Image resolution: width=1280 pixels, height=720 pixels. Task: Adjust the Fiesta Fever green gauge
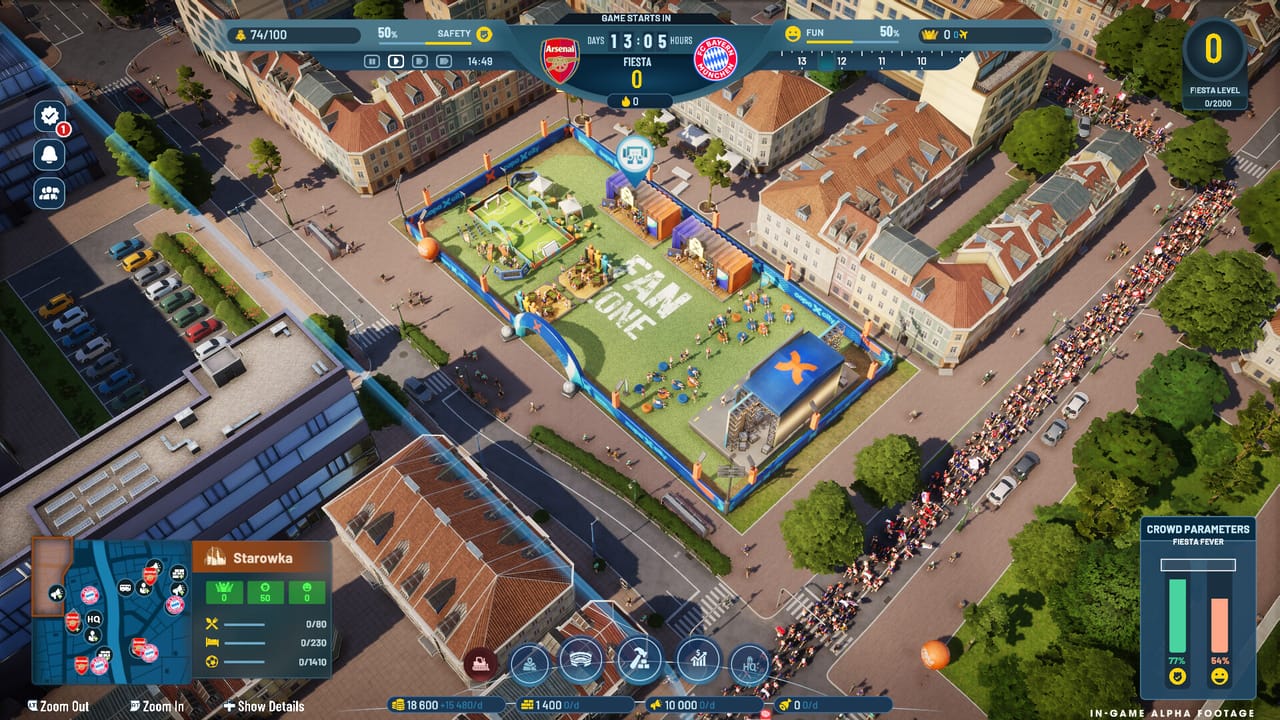click(1176, 615)
